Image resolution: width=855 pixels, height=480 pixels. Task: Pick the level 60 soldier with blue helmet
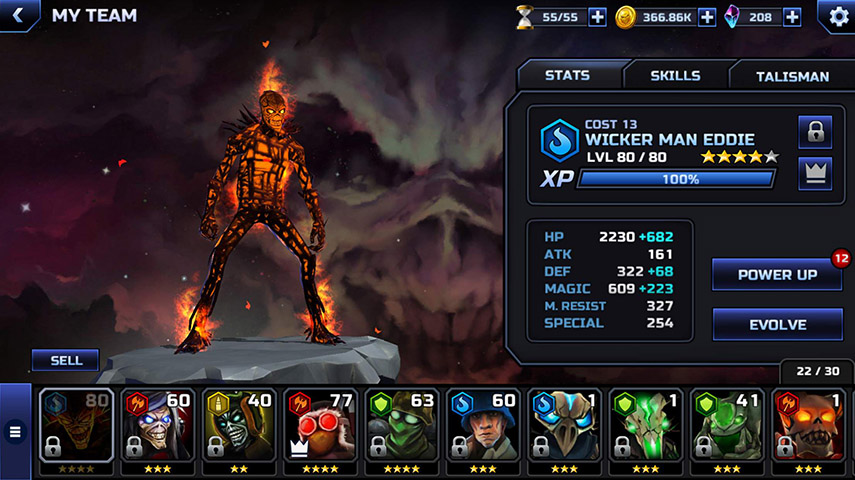(484, 425)
